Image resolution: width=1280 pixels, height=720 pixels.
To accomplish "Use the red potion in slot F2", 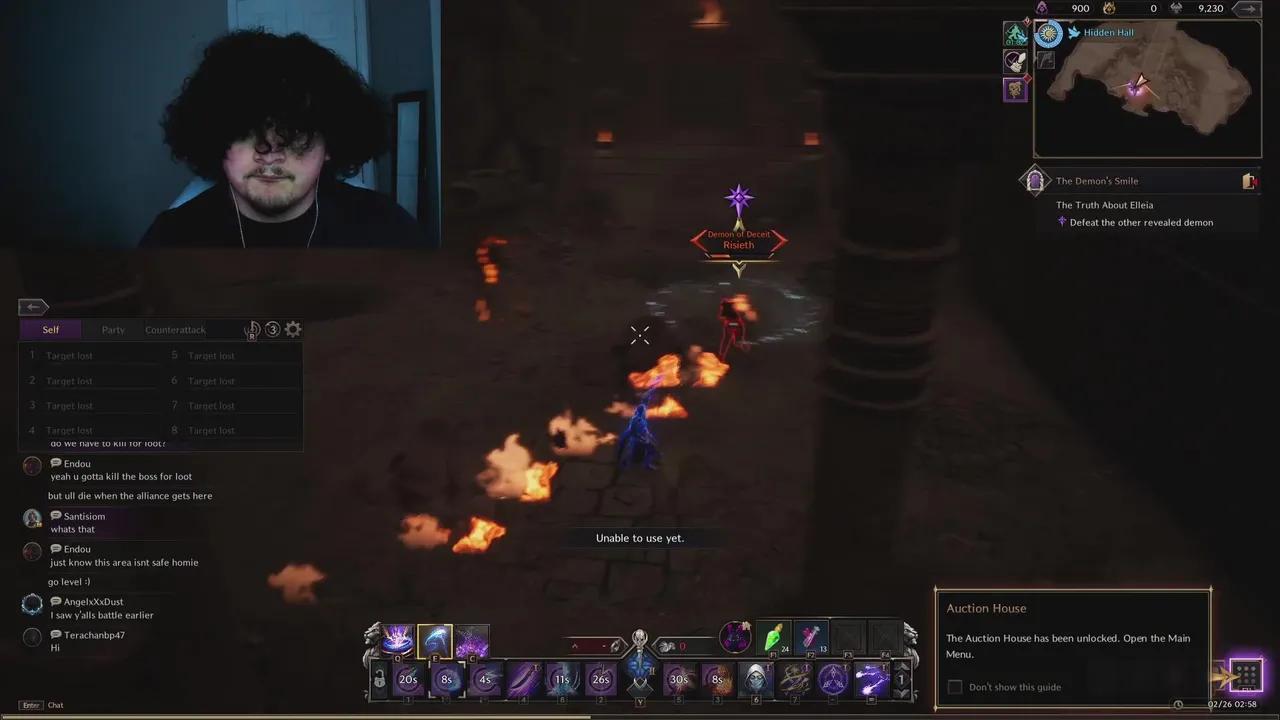I will 809,638.
